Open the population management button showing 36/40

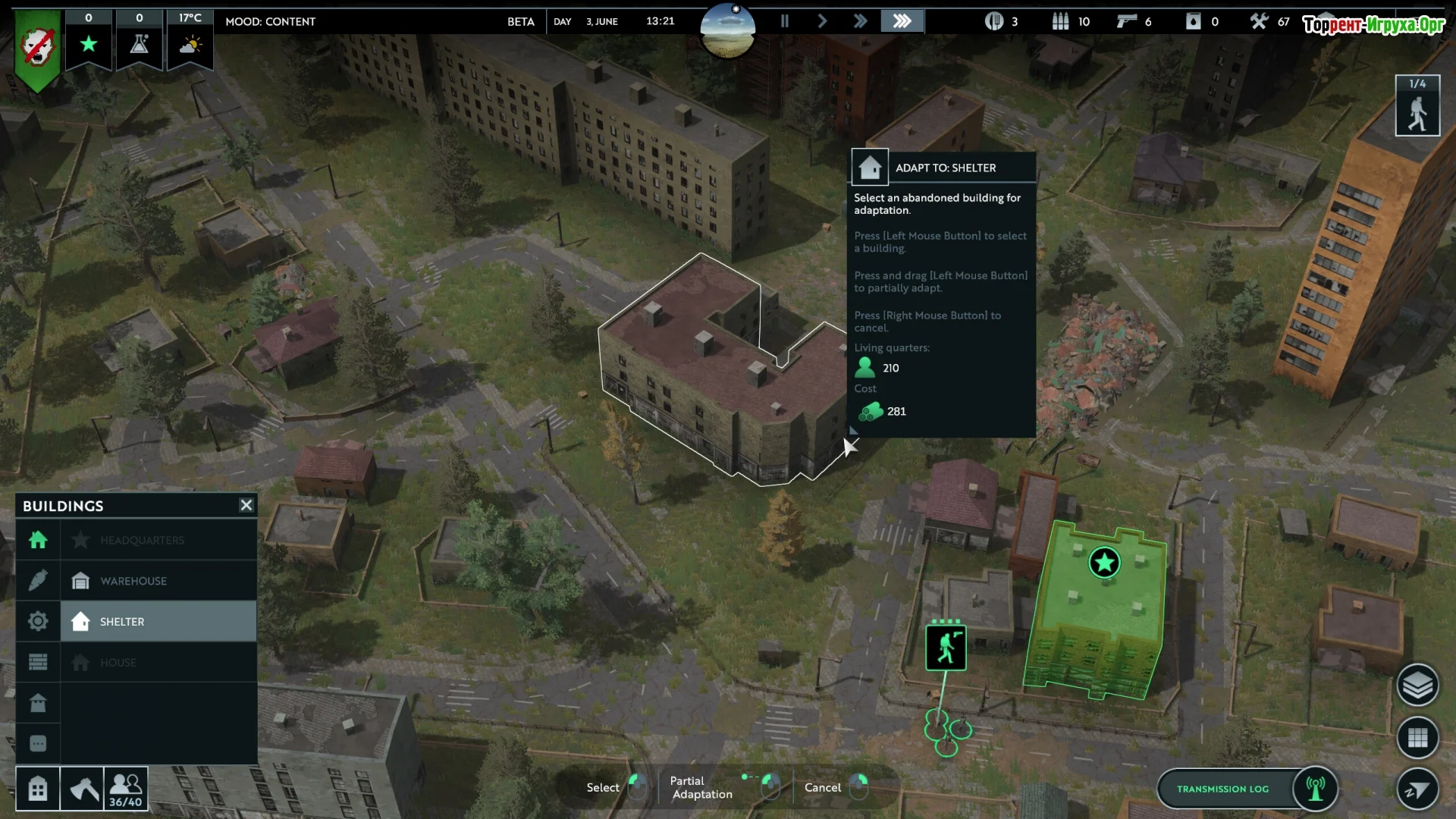coord(126,789)
